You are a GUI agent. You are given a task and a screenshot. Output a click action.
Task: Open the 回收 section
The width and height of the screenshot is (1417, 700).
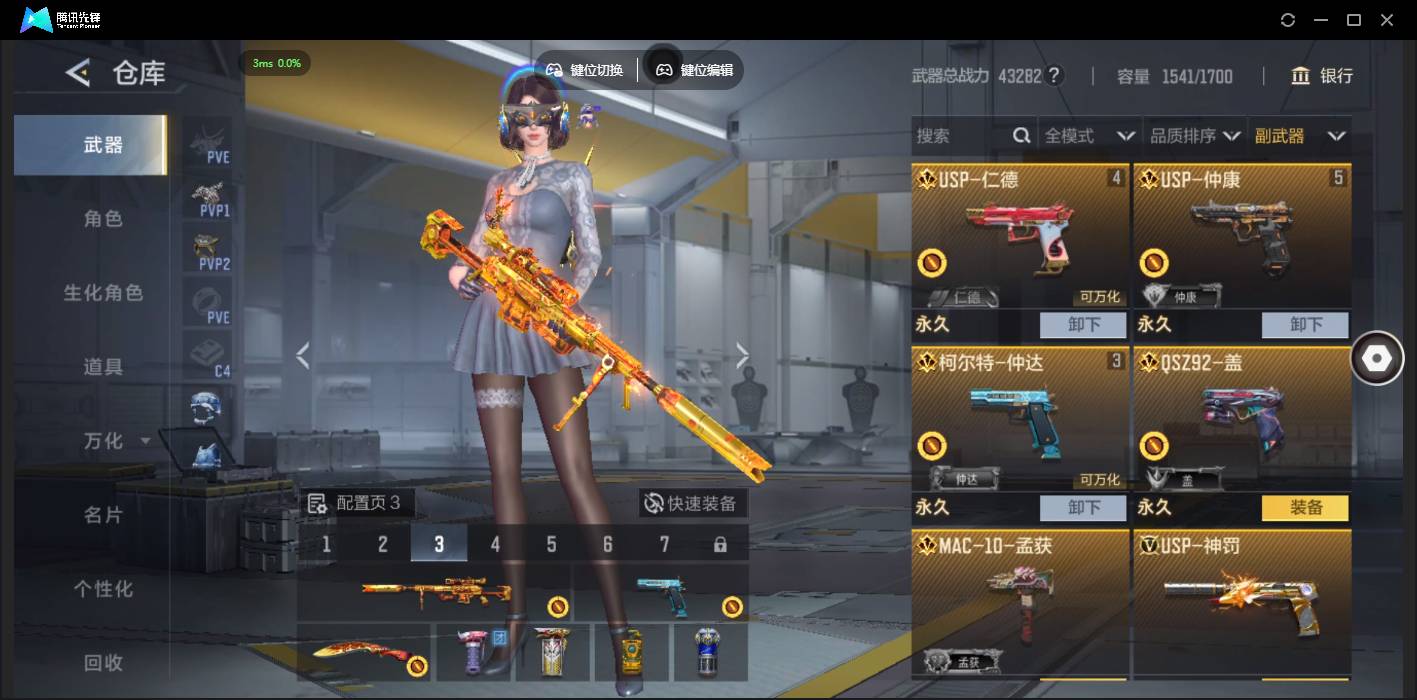tap(103, 662)
